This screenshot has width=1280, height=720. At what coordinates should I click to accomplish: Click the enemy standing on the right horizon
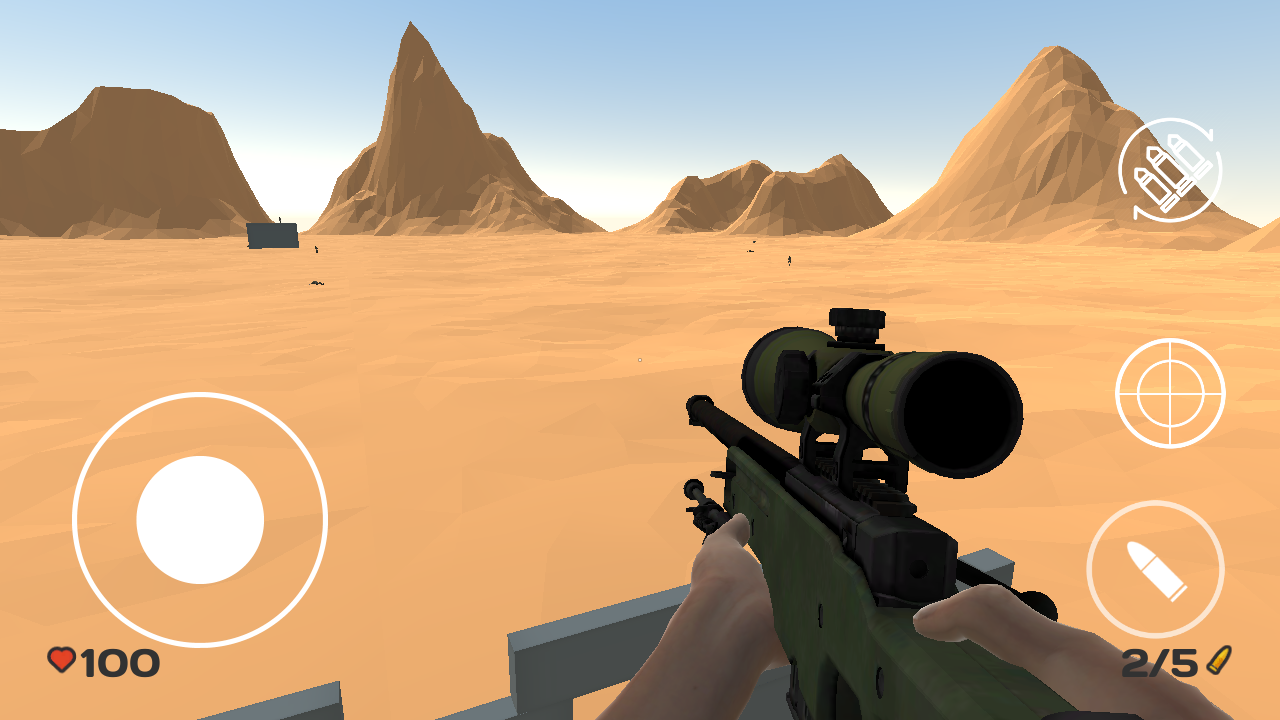pos(789,260)
